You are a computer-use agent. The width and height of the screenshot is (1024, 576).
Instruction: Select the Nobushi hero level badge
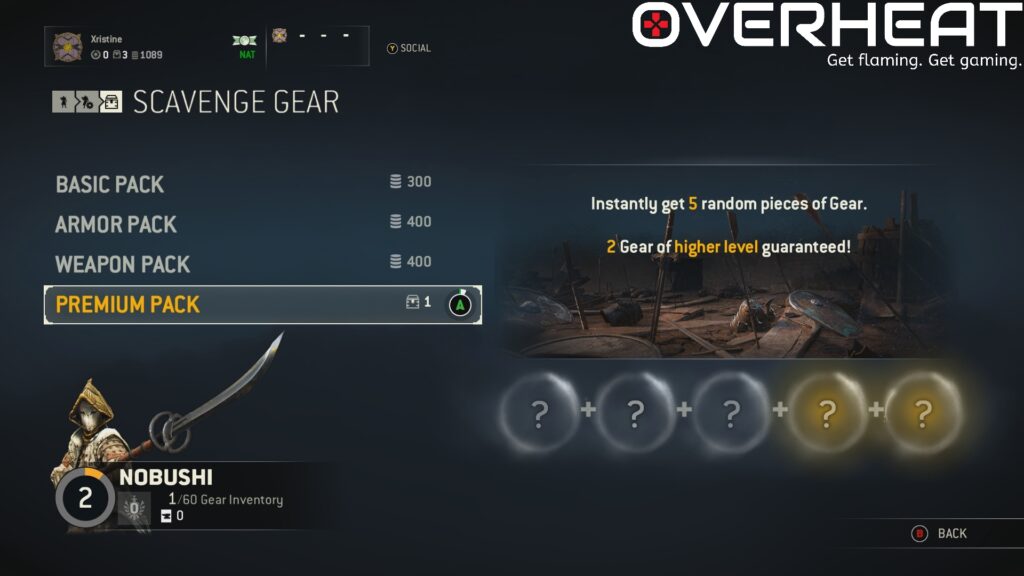click(x=85, y=498)
